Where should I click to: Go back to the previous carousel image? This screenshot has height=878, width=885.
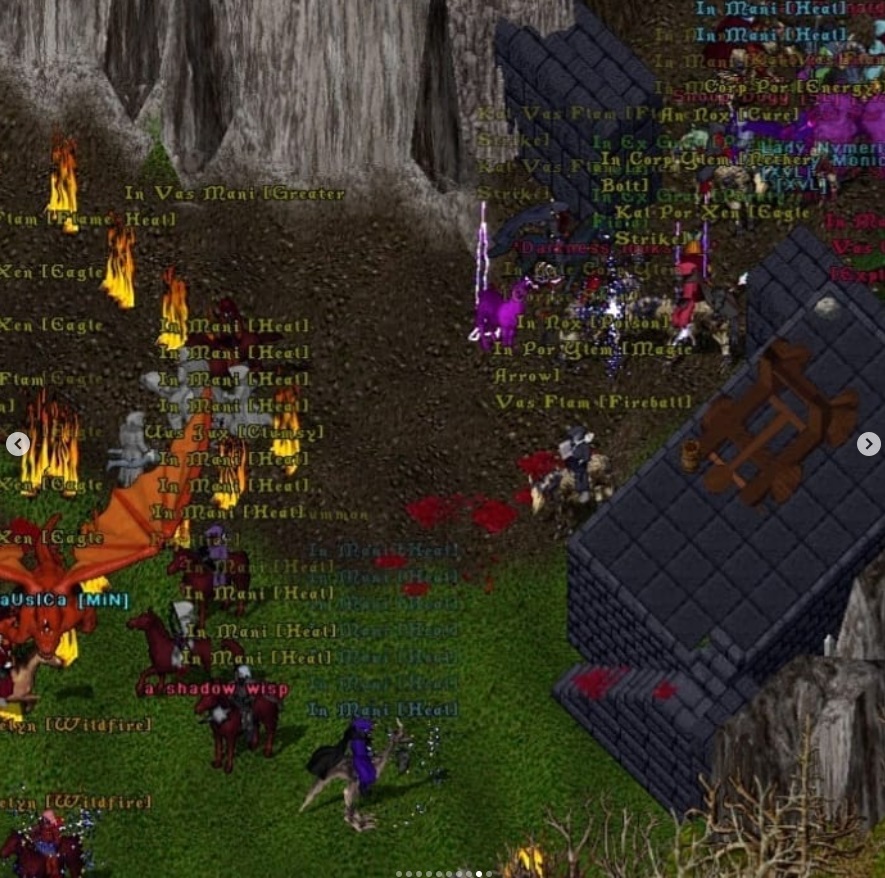(x=18, y=444)
